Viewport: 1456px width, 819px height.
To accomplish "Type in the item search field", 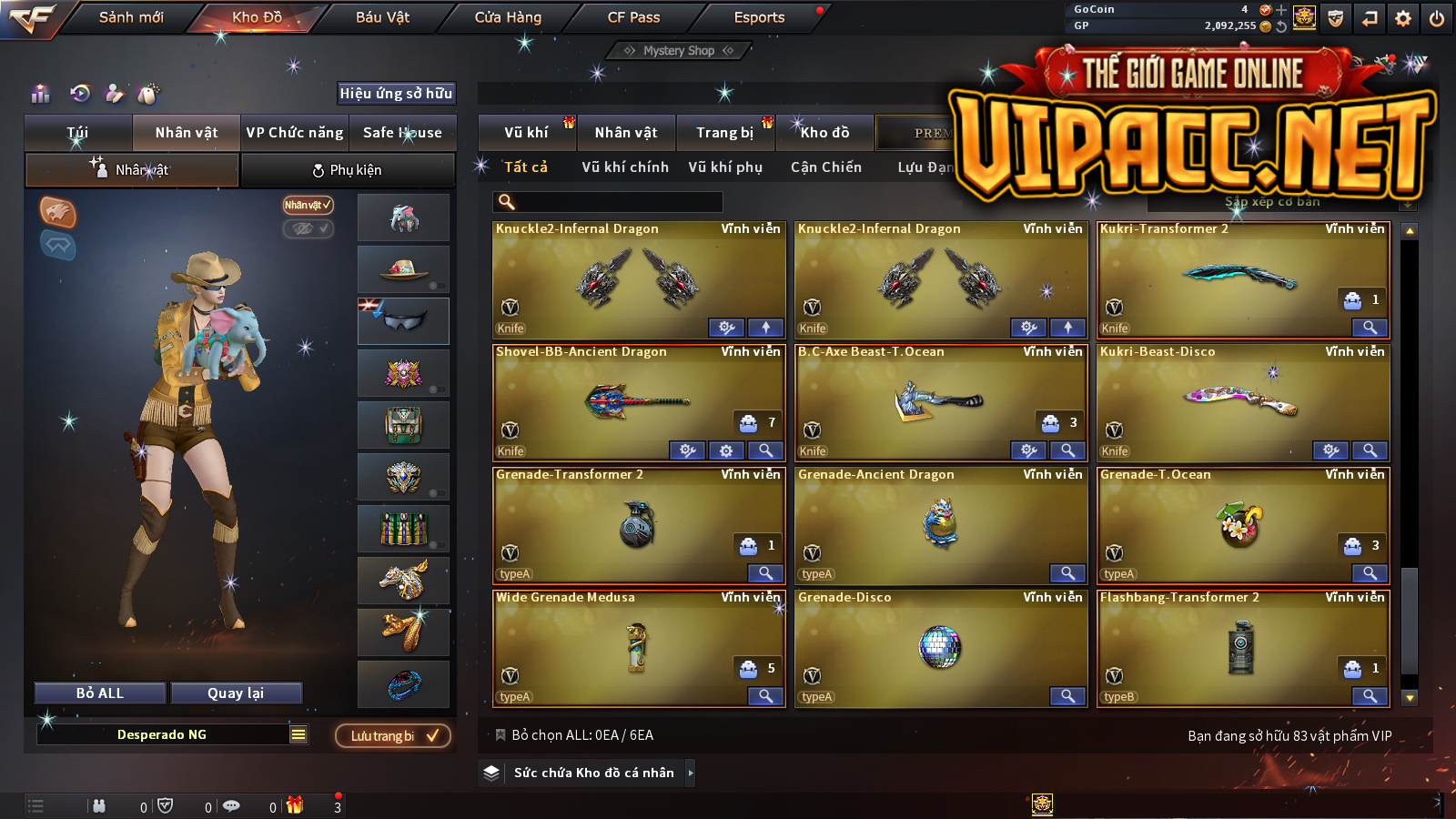I will tap(619, 202).
